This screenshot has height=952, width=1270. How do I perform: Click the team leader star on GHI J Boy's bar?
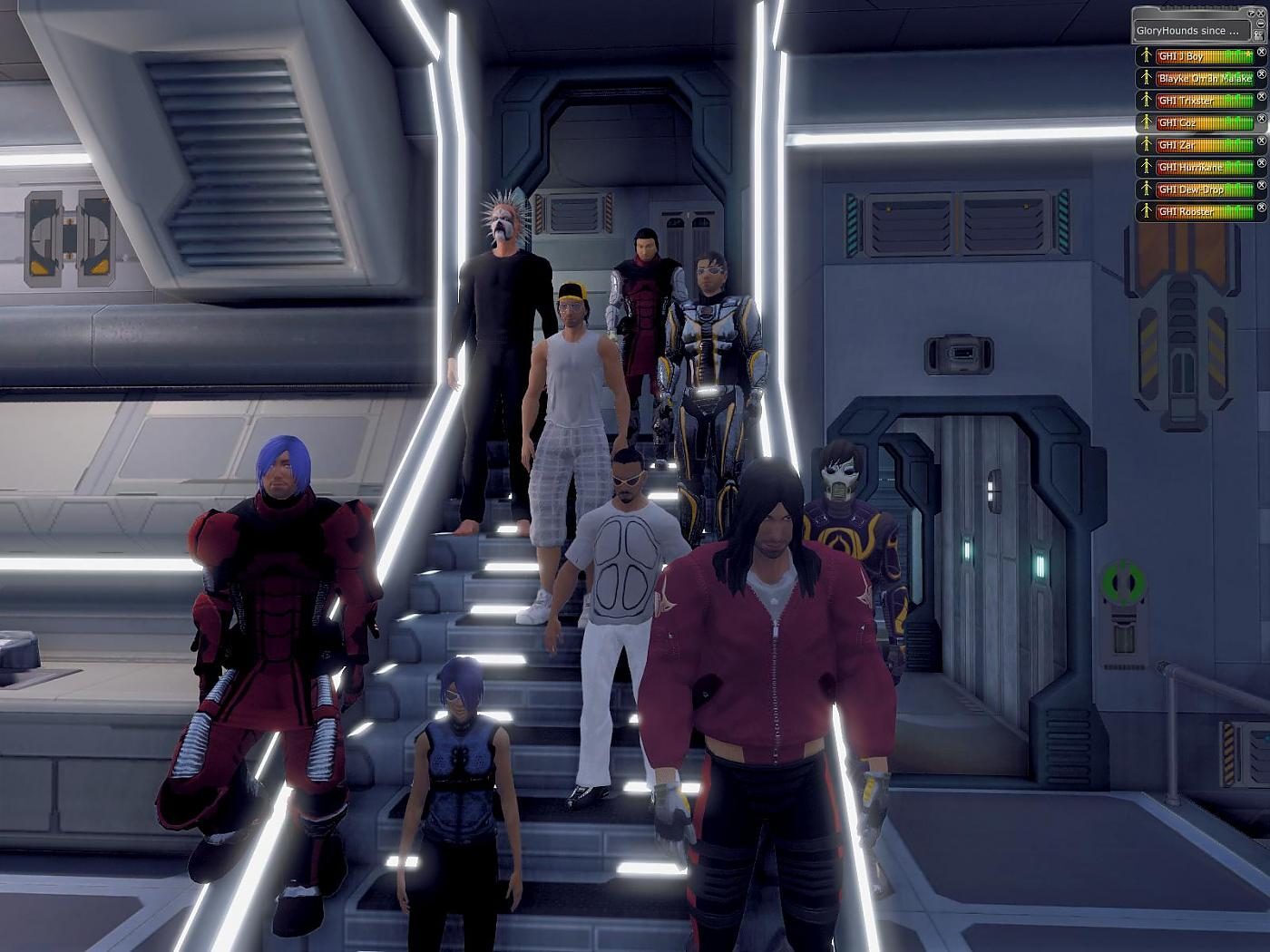coord(1247,53)
